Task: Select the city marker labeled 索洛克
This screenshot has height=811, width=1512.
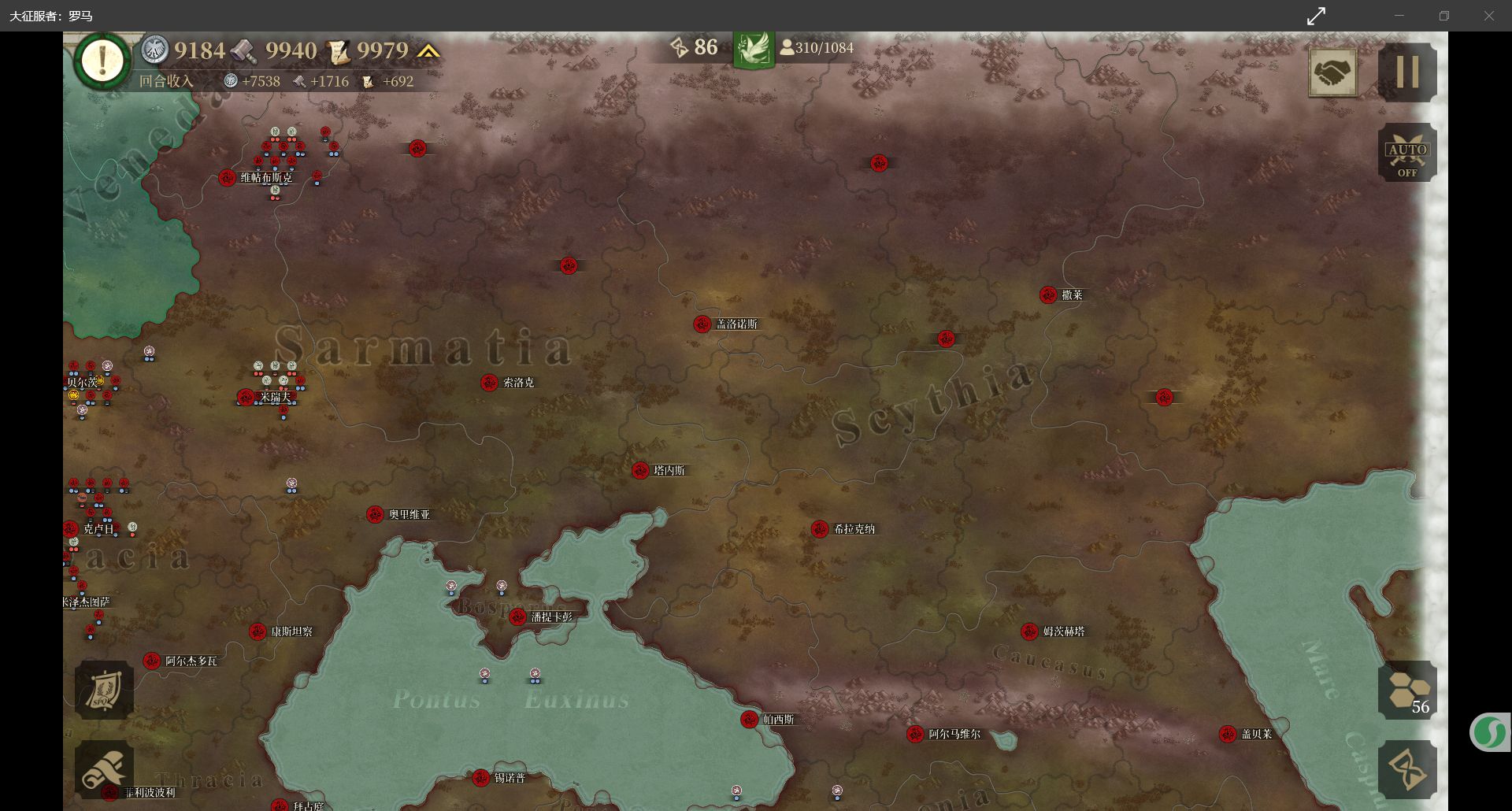Action: point(489,383)
